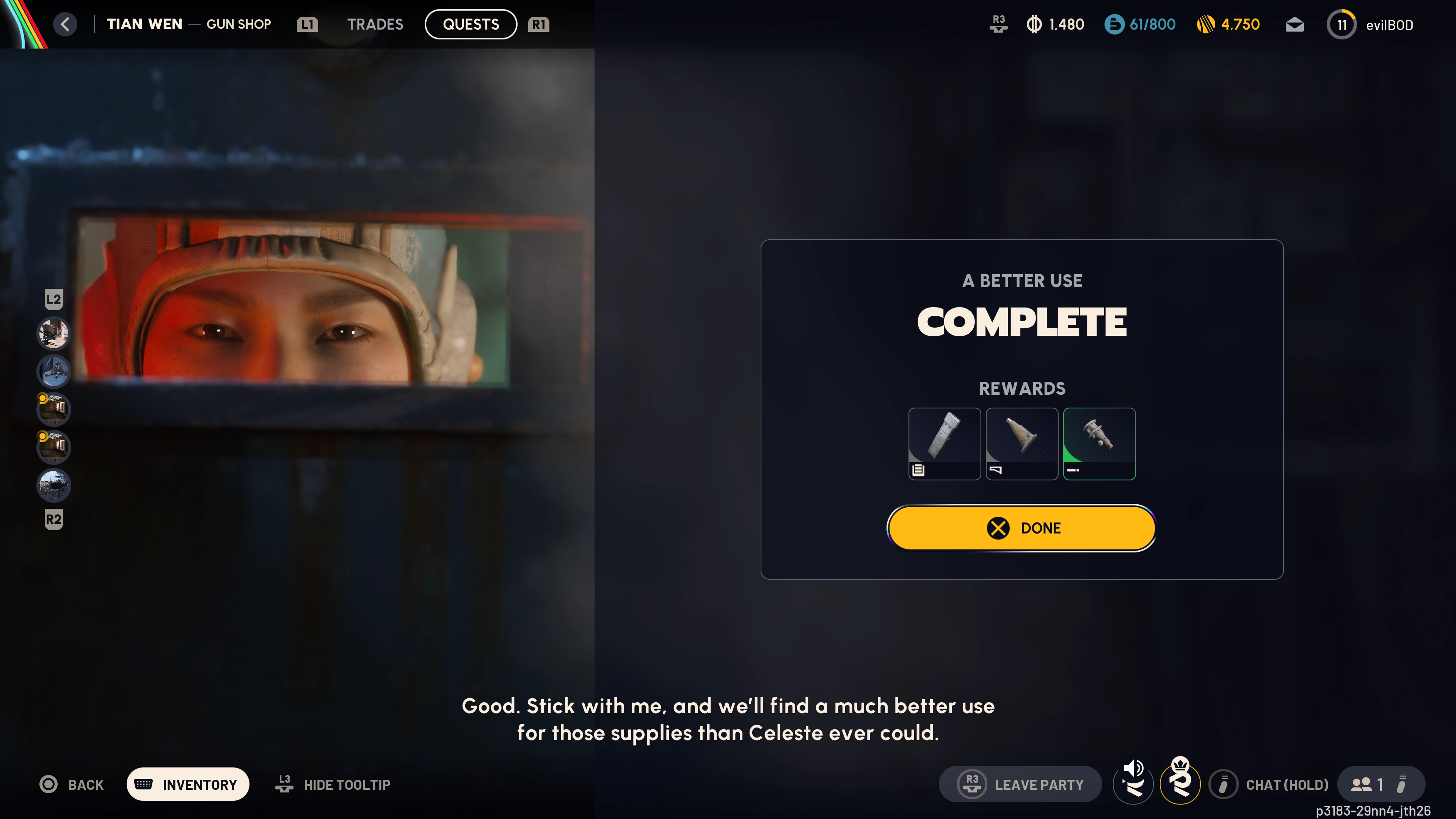
Task: Select the blue 61/800 resource icon
Action: [1114, 24]
